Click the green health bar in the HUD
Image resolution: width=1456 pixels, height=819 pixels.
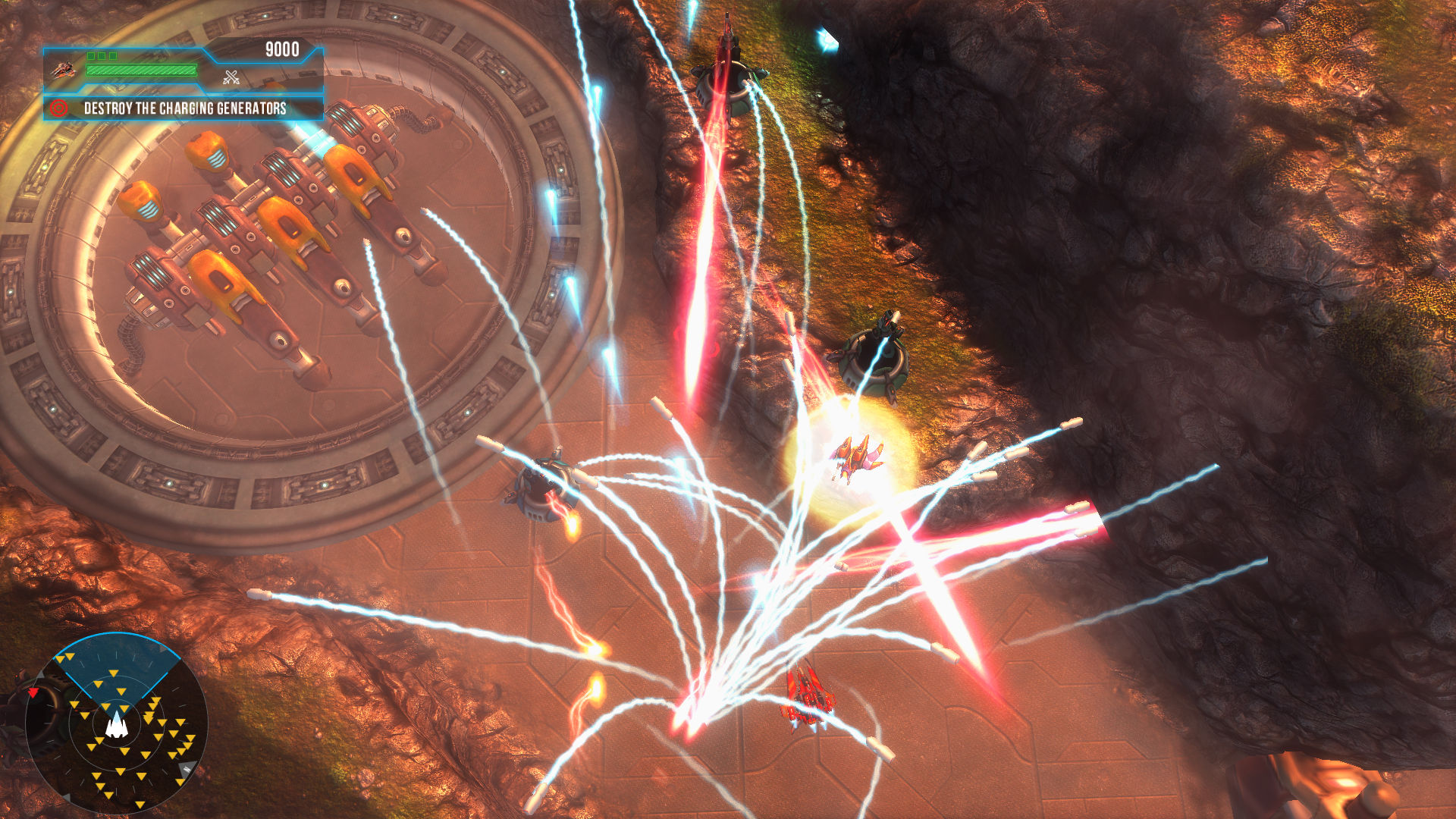[x=140, y=70]
